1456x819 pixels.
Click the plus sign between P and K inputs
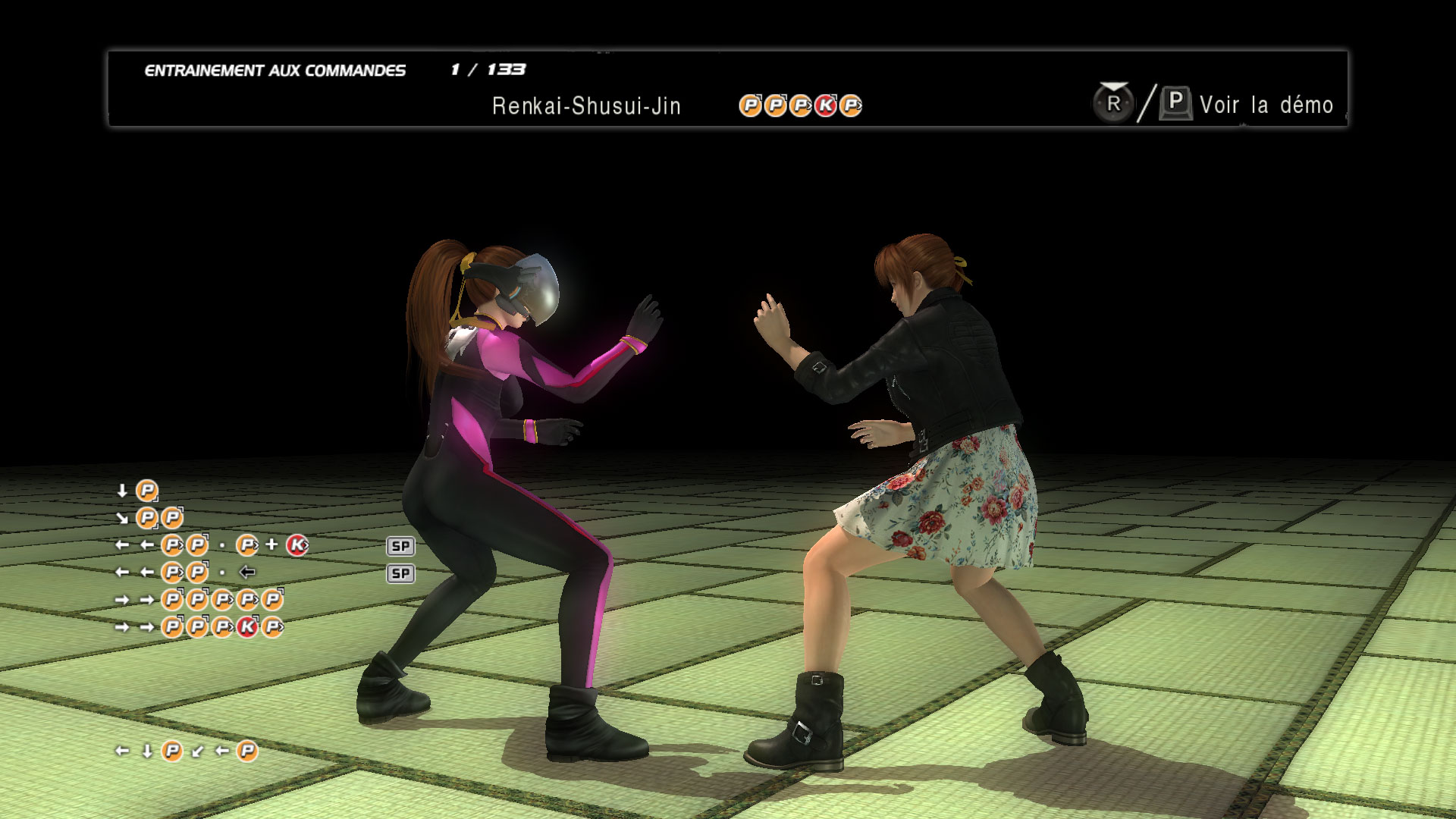pos(271,545)
